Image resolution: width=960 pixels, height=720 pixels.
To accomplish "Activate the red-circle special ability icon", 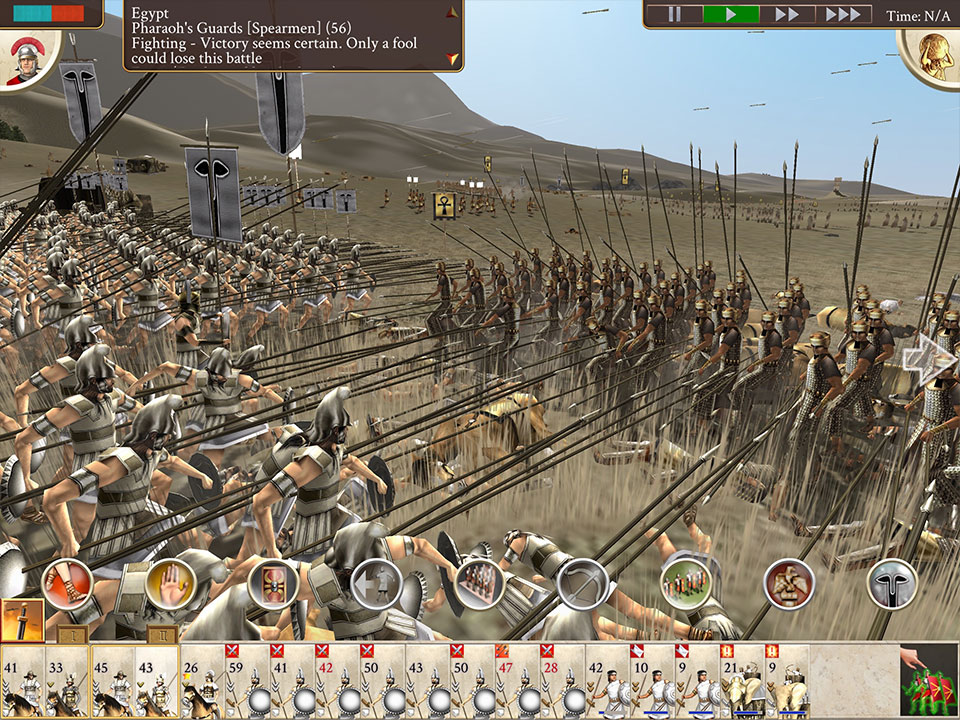I will [x=789, y=584].
